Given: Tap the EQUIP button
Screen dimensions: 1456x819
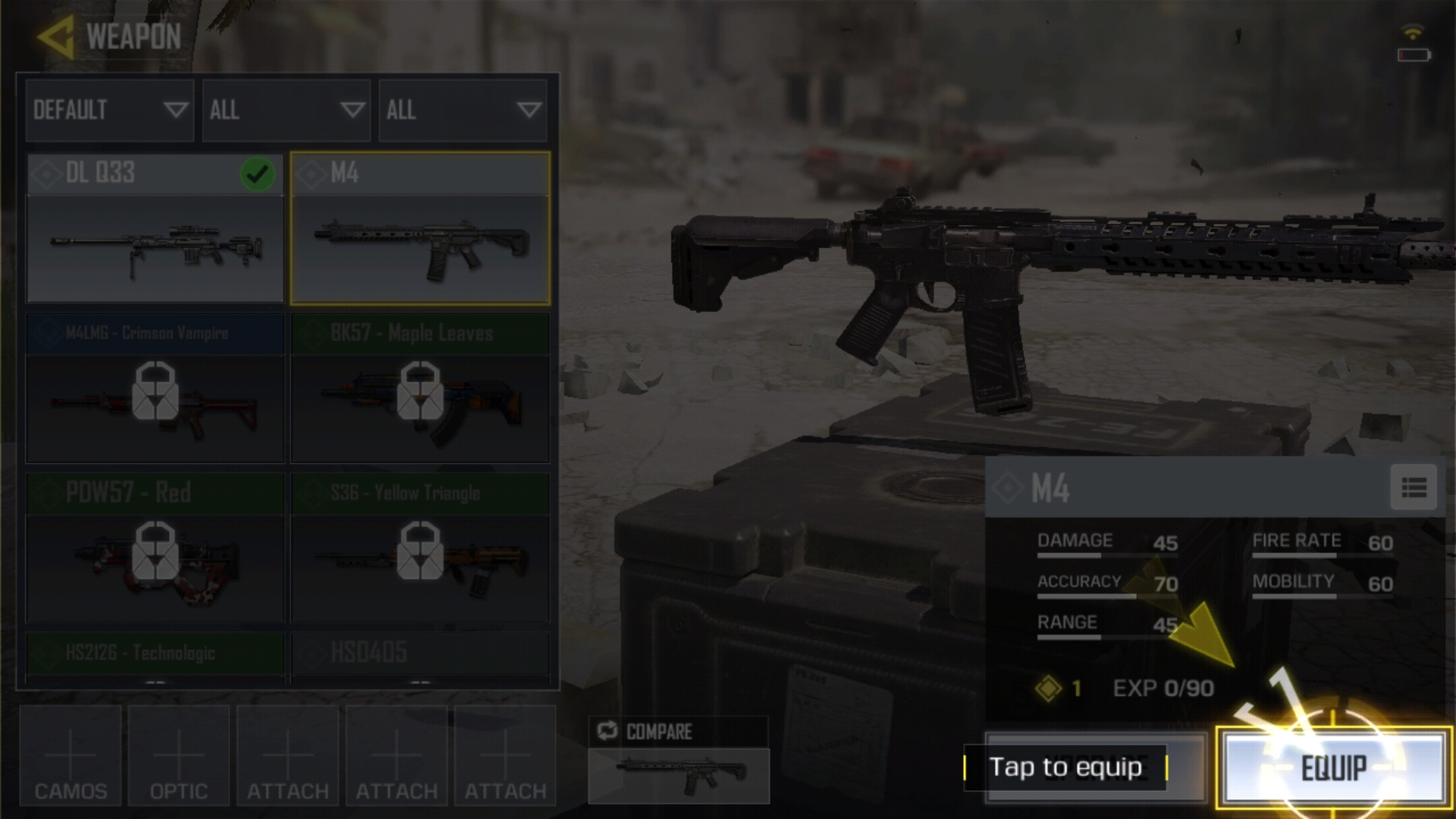Looking at the screenshot, I should point(1333,767).
